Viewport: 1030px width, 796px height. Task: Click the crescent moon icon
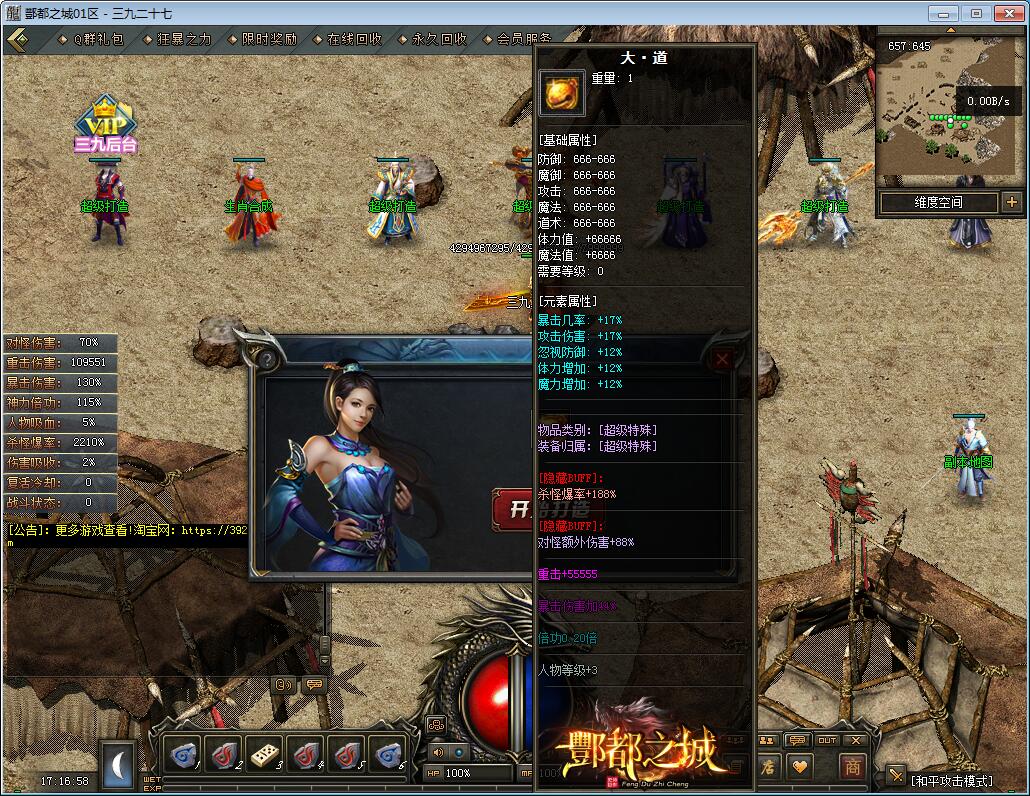pyautogui.click(x=121, y=765)
